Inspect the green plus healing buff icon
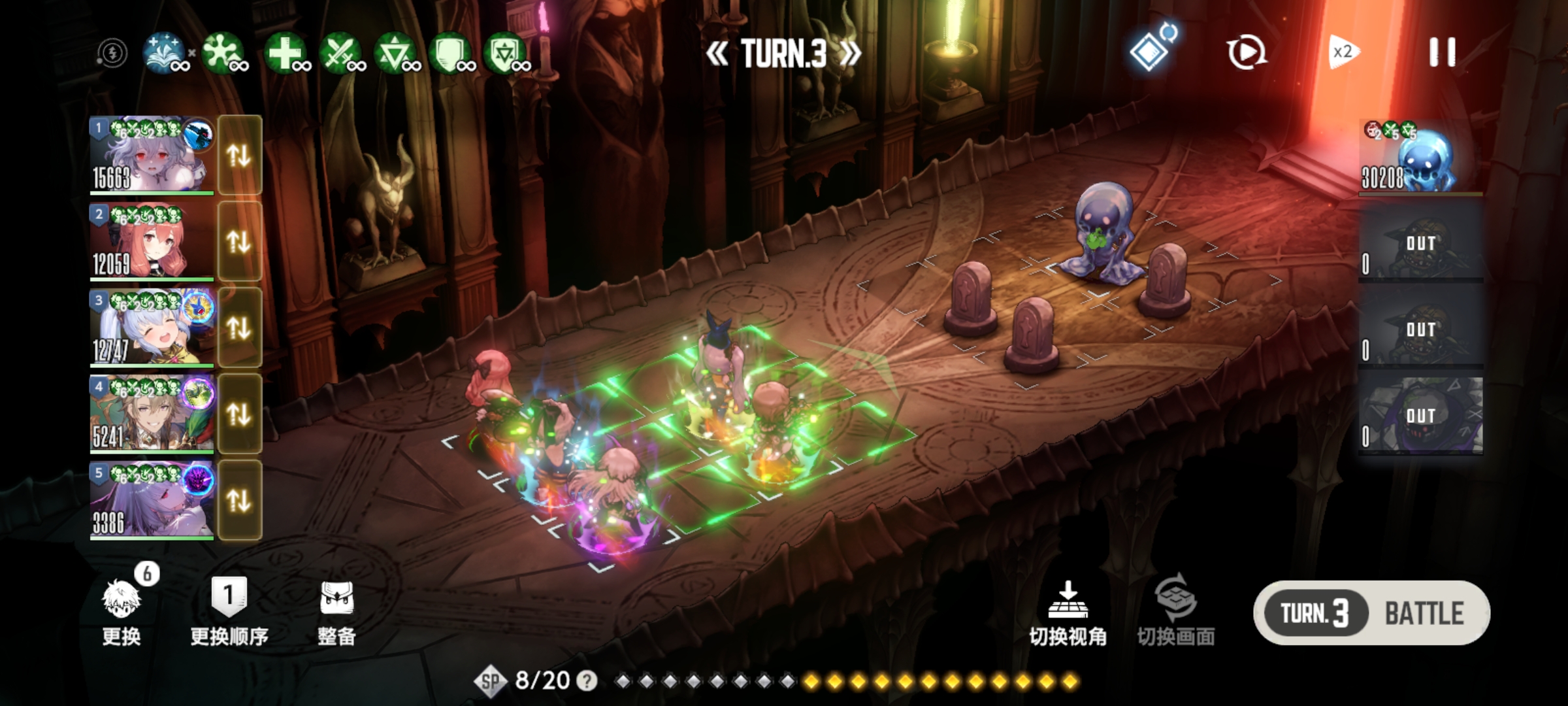 (285, 52)
